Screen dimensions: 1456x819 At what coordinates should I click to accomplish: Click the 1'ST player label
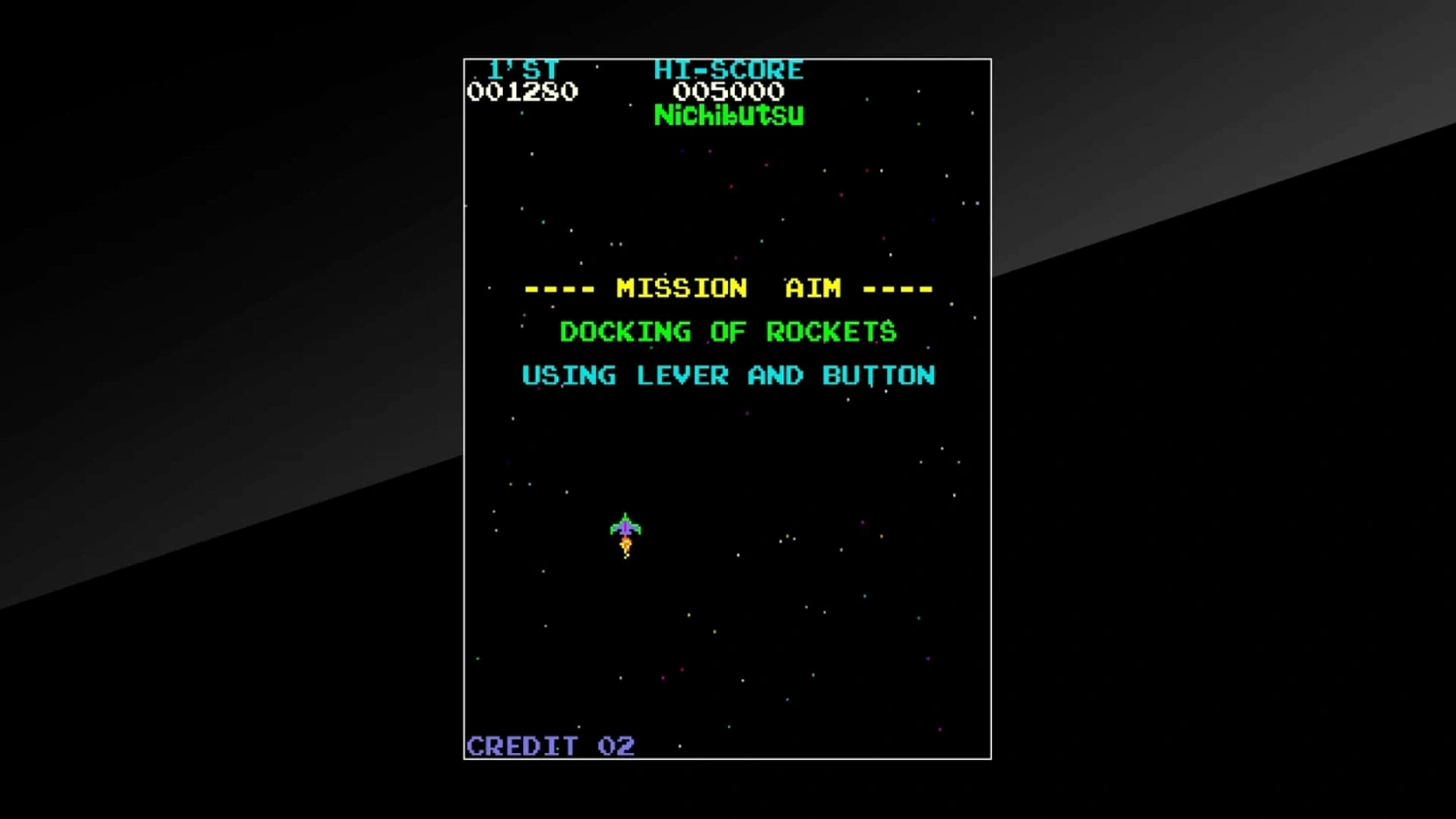(522, 69)
